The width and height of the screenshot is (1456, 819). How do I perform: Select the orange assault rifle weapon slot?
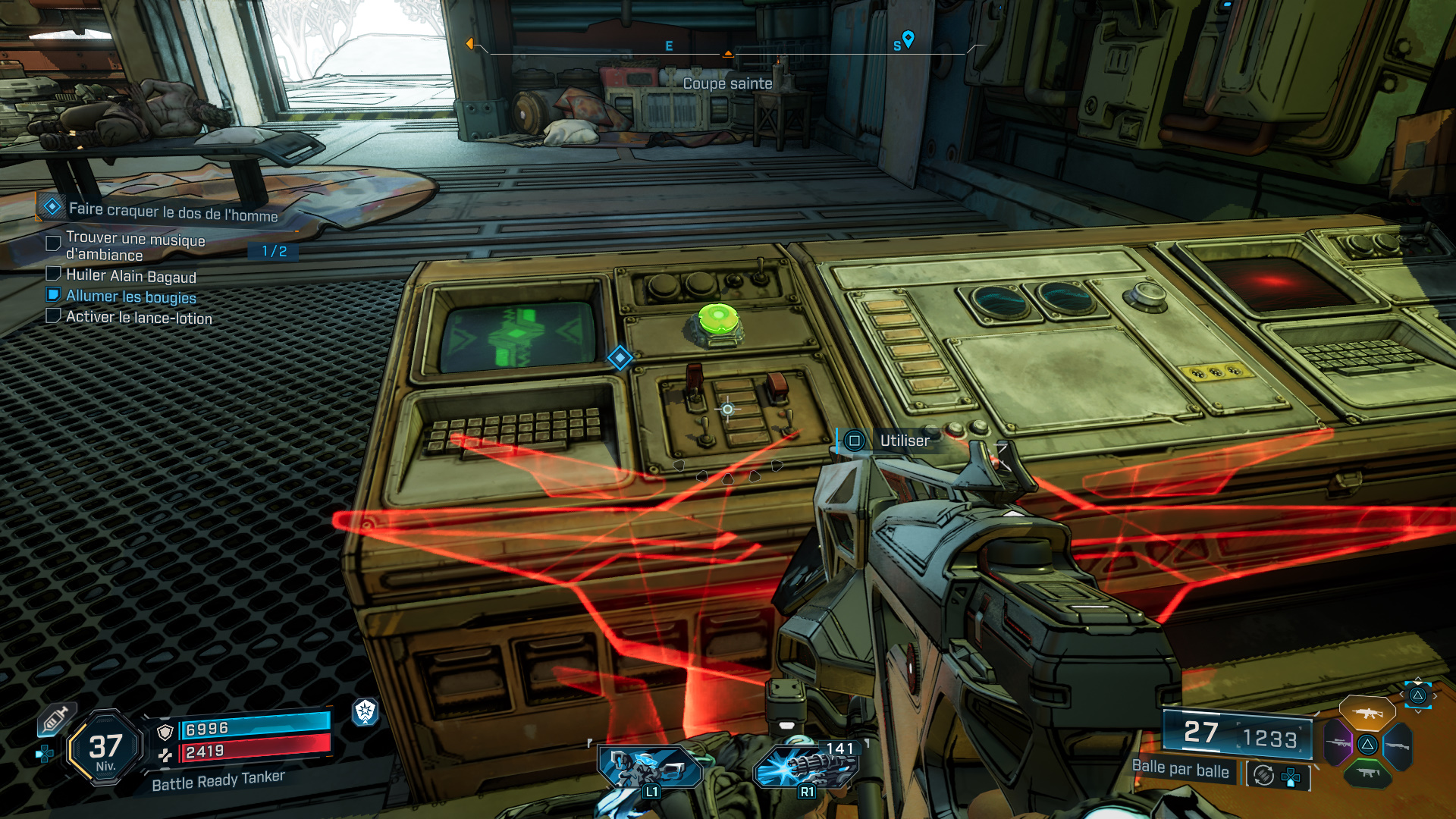coord(1367,714)
